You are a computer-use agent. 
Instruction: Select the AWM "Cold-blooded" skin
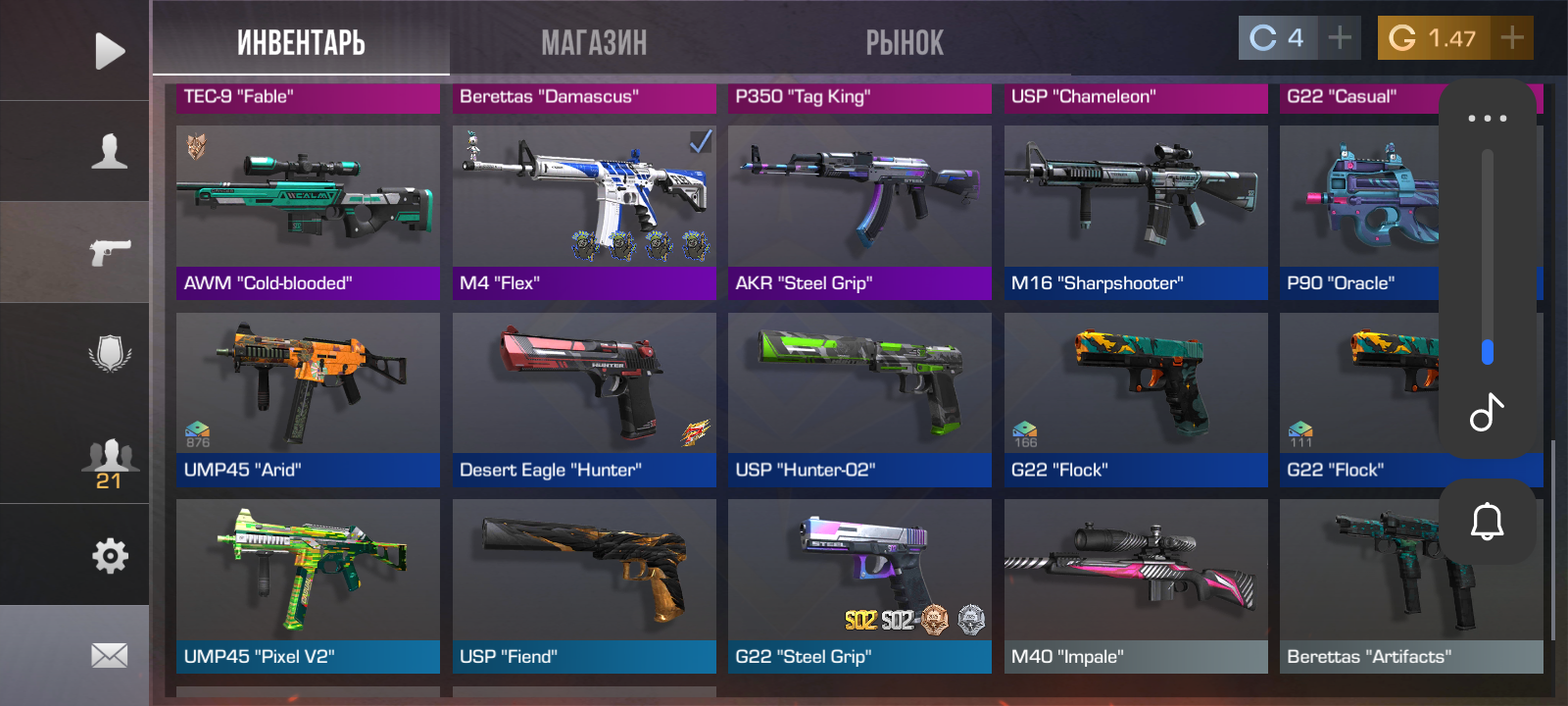tap(308, 212)
